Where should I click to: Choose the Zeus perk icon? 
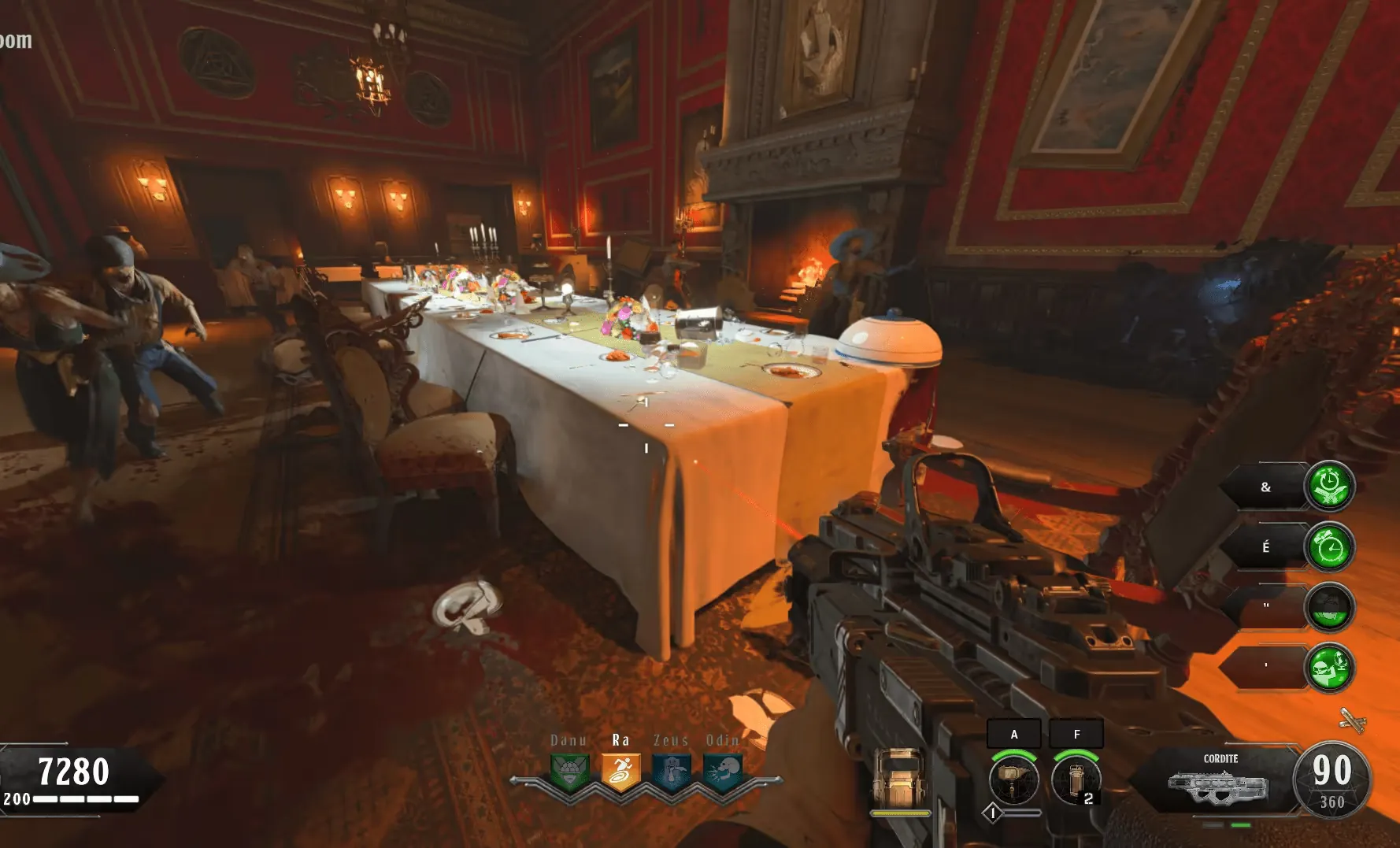click(672, 771)
